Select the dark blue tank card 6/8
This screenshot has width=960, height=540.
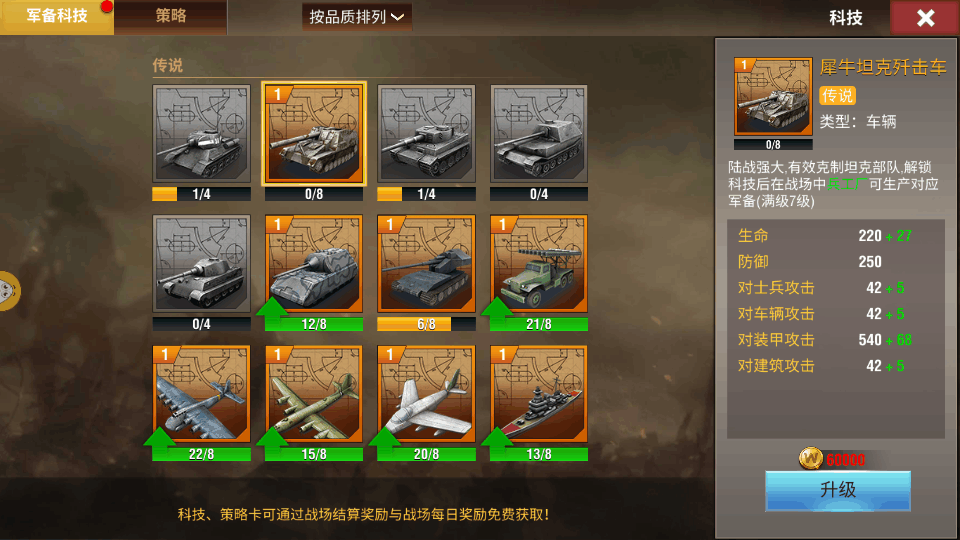coord(426,265)
